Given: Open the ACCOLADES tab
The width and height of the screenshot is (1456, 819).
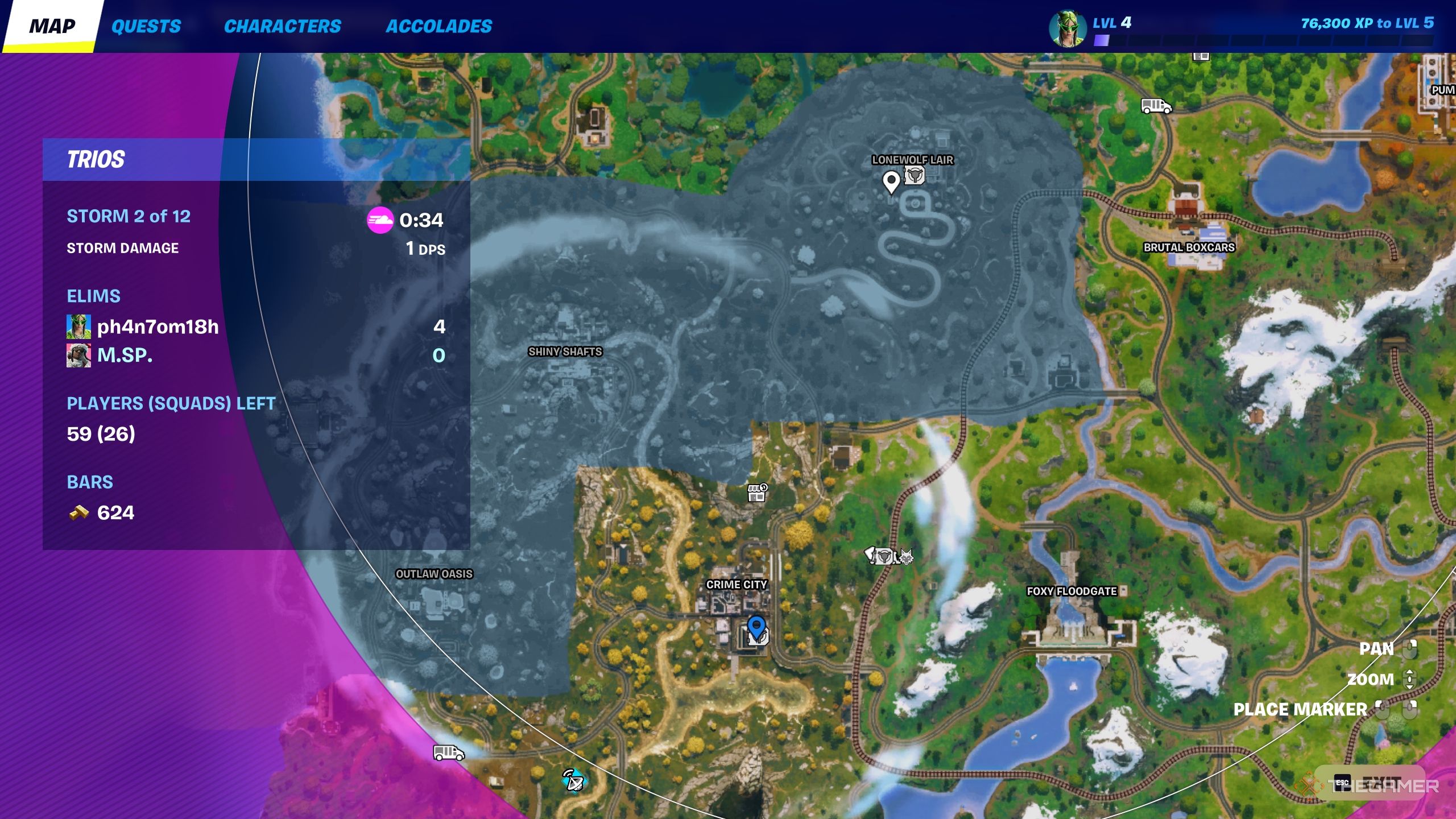Looking at the screenshot, I should coord(440,26).
